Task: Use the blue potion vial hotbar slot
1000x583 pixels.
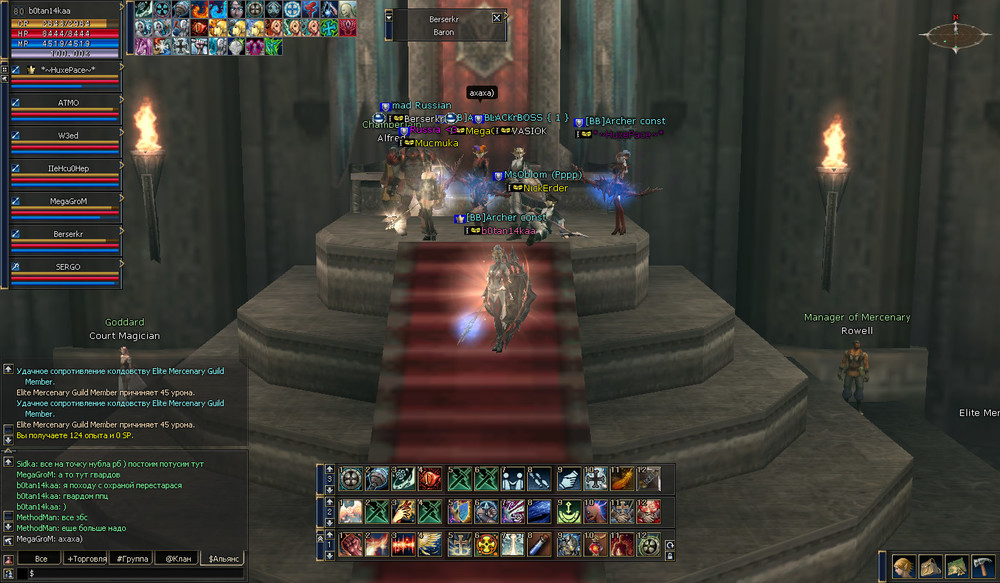Action: 539,545
